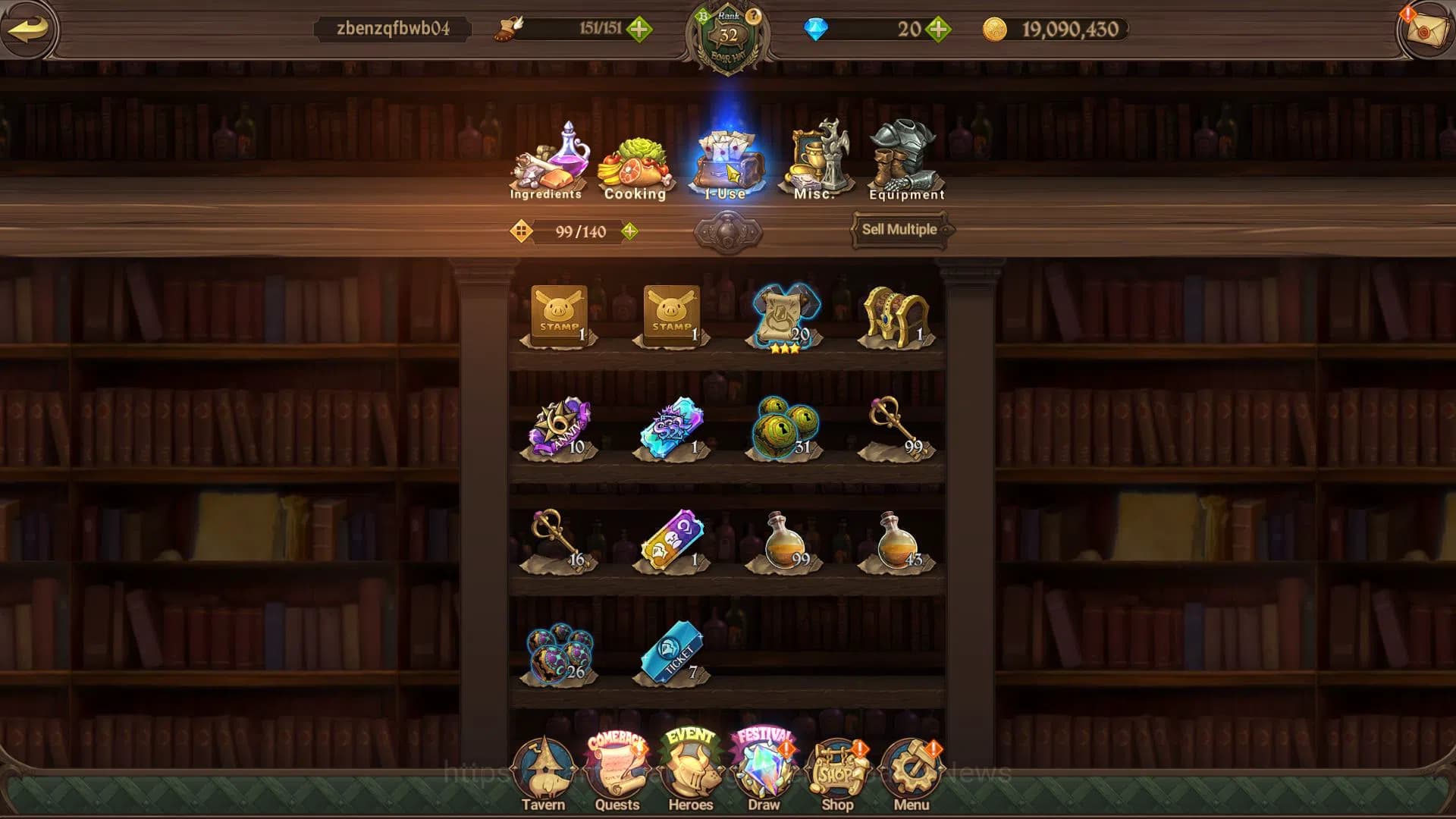Go back with the golden arrow button

[29, 30]
